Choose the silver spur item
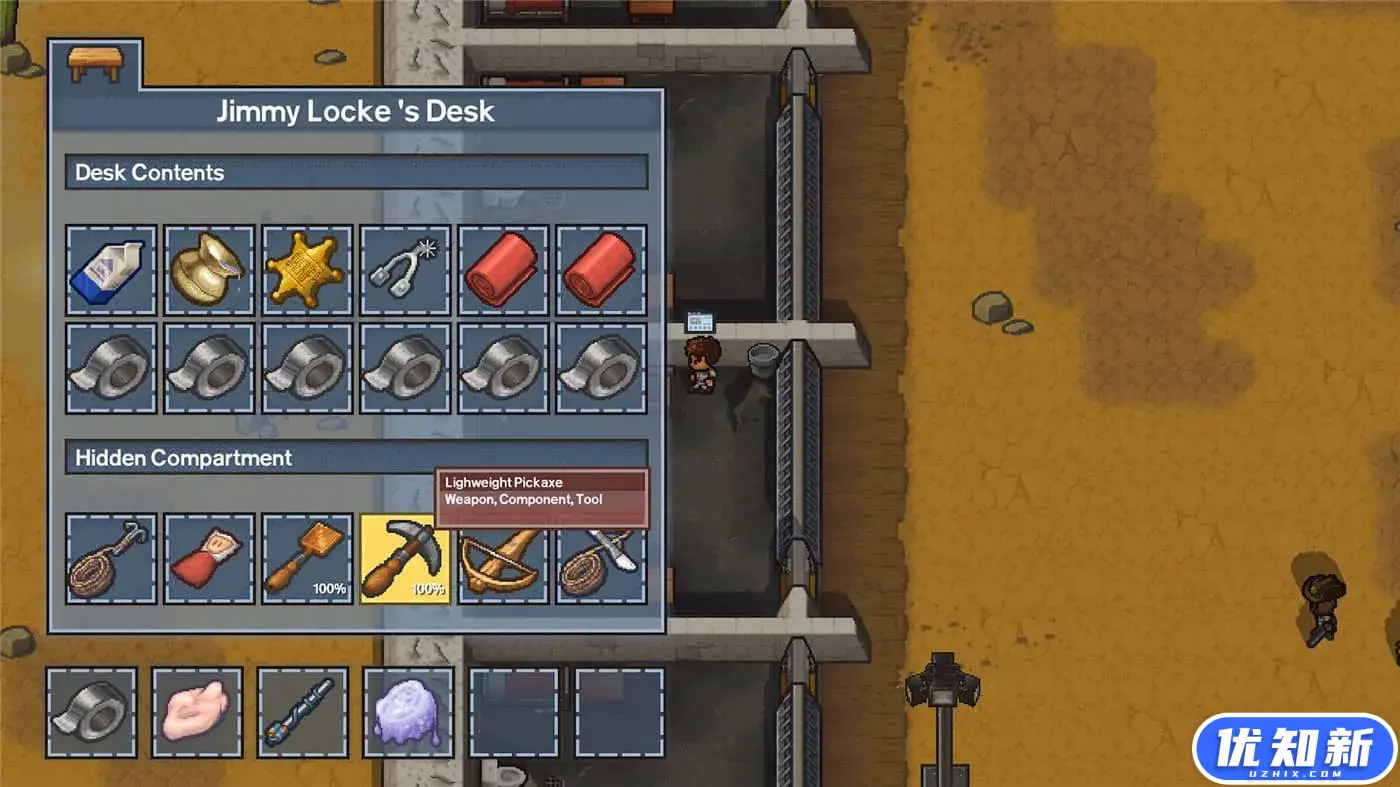 point(405,270)
